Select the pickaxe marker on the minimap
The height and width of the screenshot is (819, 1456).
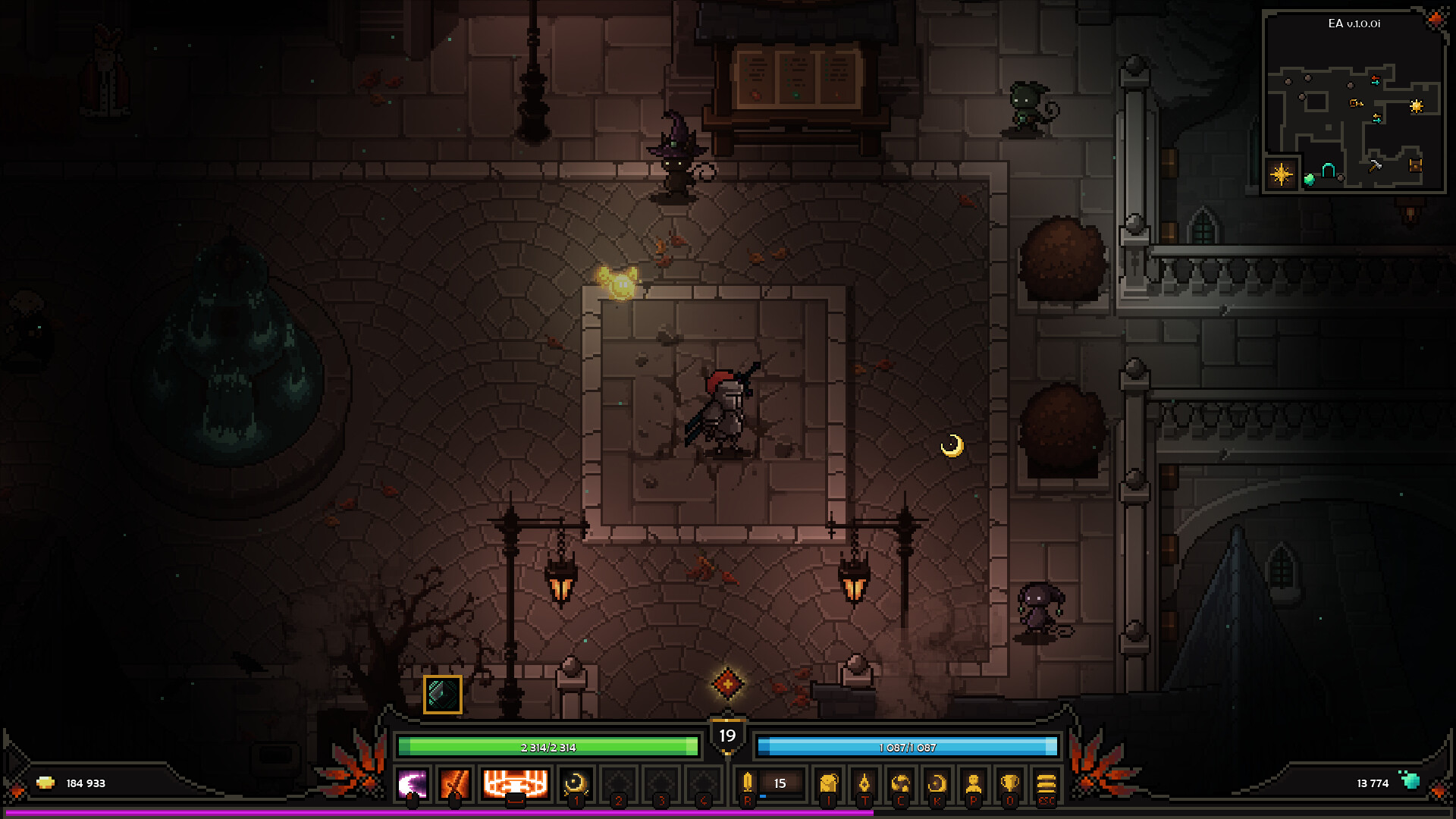[1375, 165]
